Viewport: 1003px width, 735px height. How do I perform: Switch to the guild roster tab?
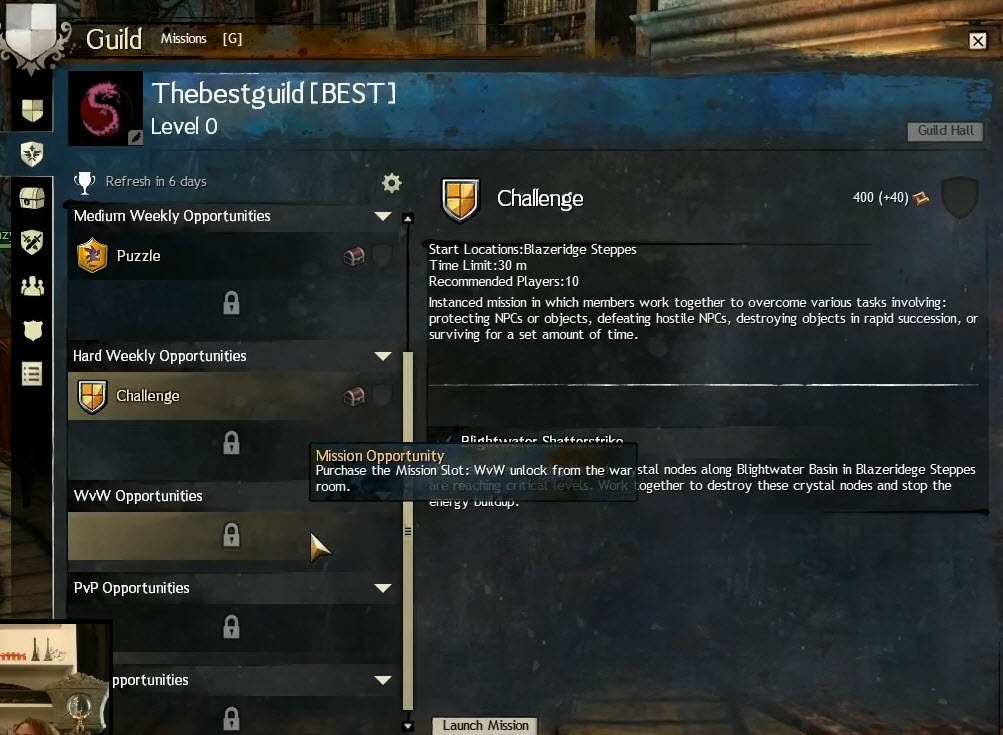click(32, 286)
